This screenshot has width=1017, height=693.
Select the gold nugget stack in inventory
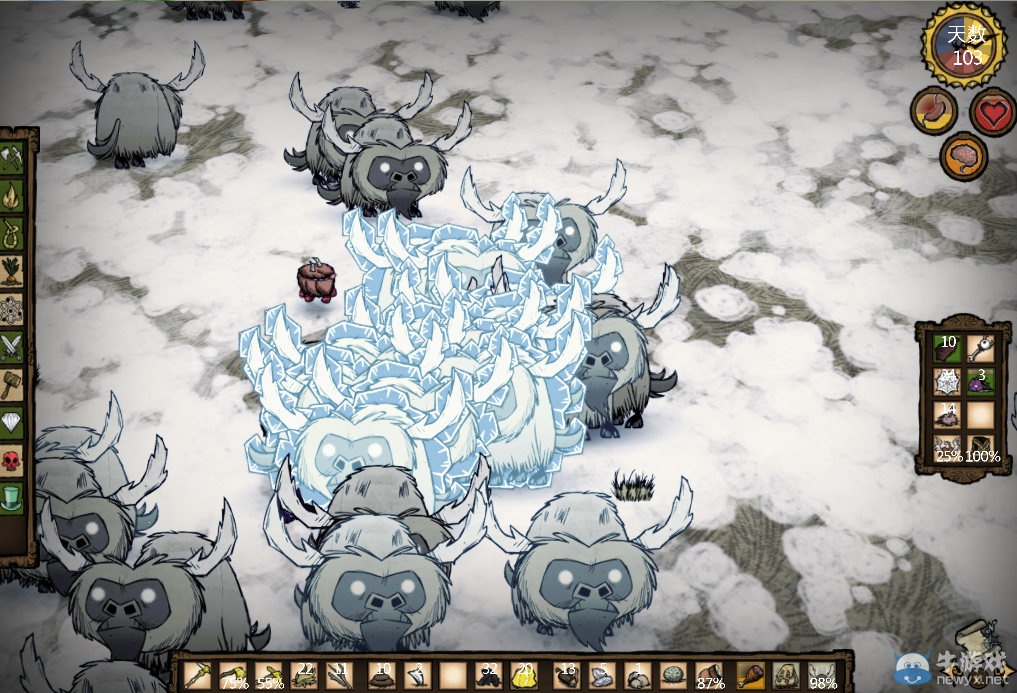click(x=524, y=677)
